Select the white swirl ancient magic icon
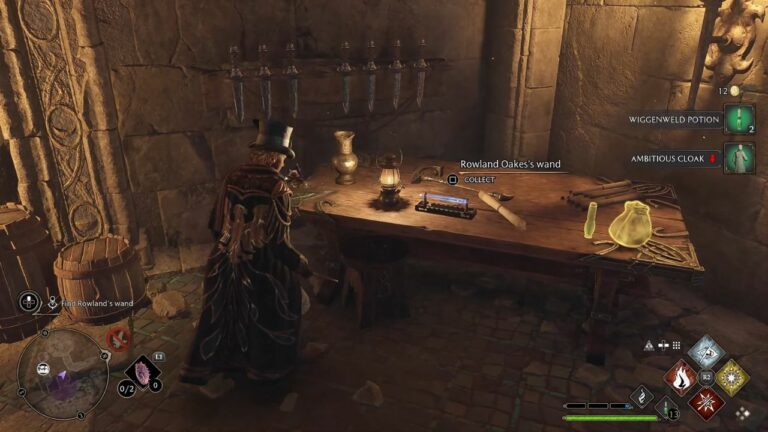Viewport: 768px width, 432px height. click(x=640, y=396)
